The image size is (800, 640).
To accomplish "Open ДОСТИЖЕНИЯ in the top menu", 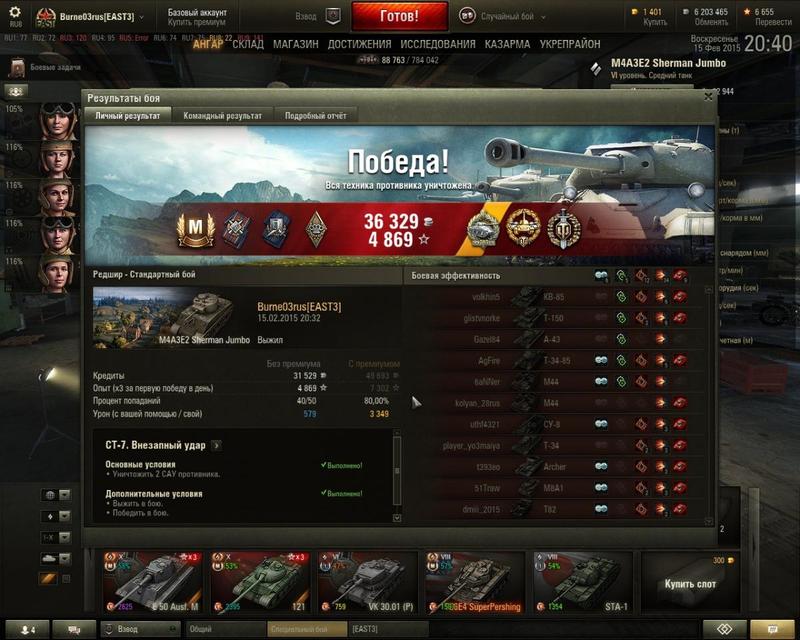I will 359,45.
